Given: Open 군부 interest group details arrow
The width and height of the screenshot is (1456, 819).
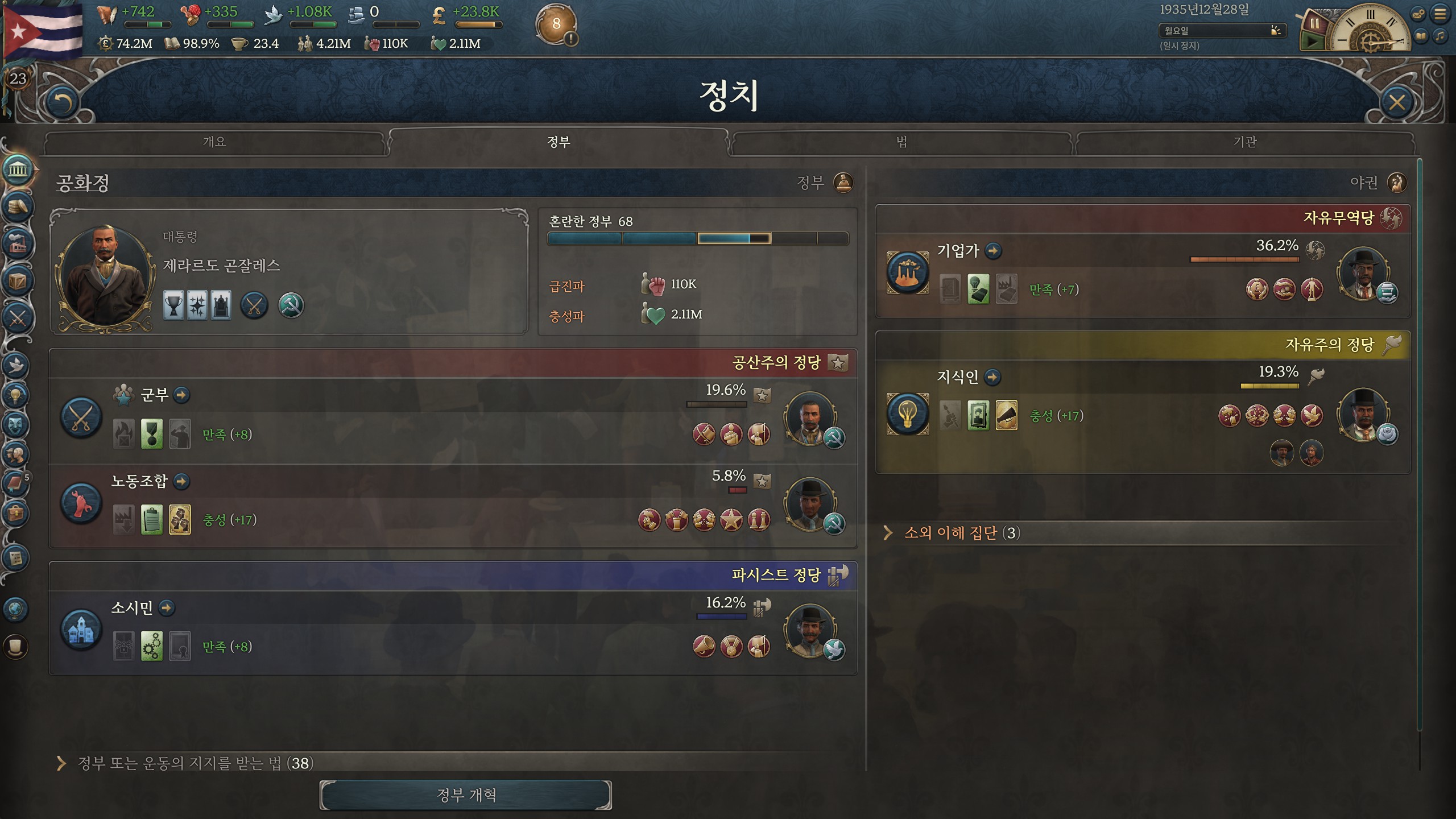Looking at the screenshot, I should [x=181, y=395].
